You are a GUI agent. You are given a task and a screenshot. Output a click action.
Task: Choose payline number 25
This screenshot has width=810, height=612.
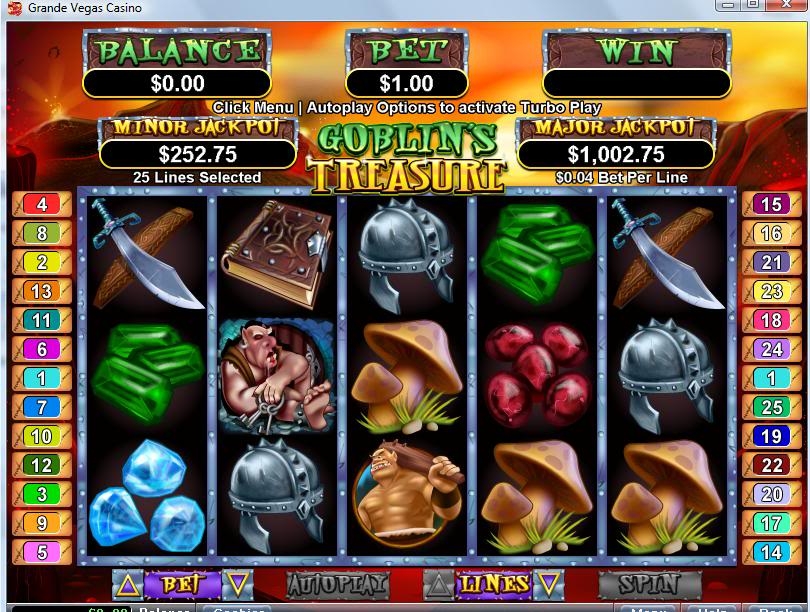coord(770,408)
